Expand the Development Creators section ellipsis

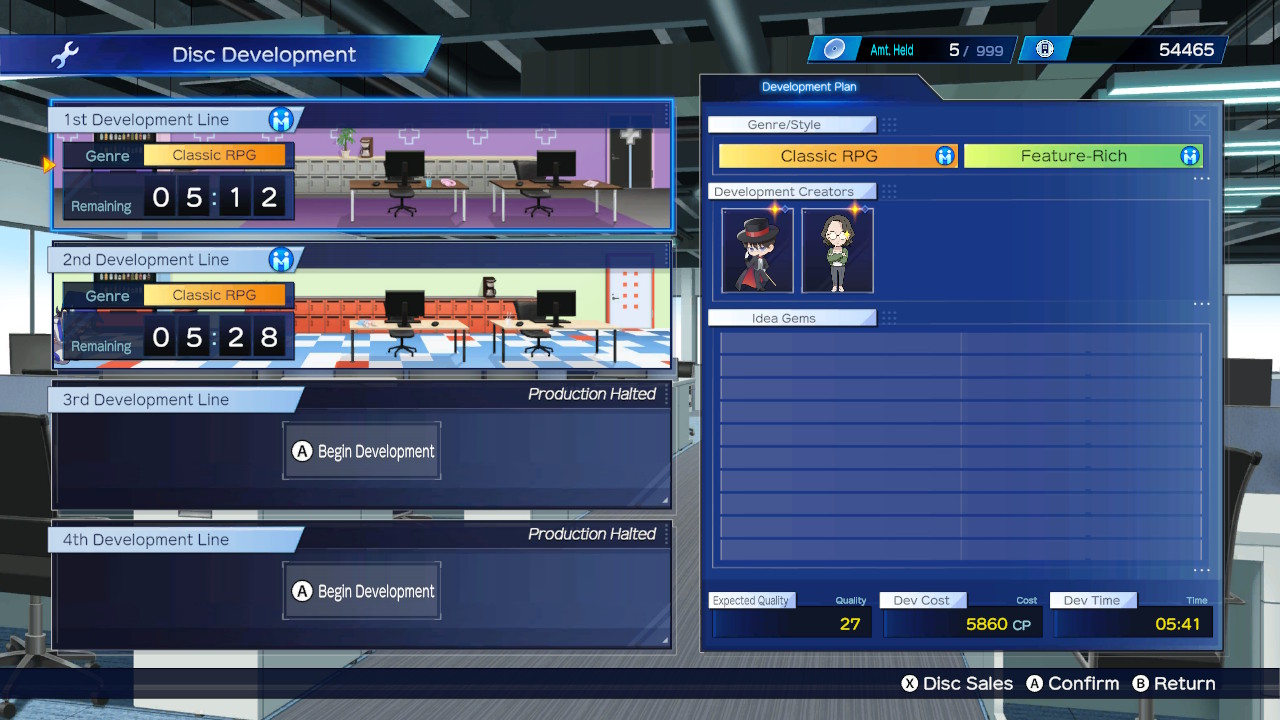(x=1200, y=304)
